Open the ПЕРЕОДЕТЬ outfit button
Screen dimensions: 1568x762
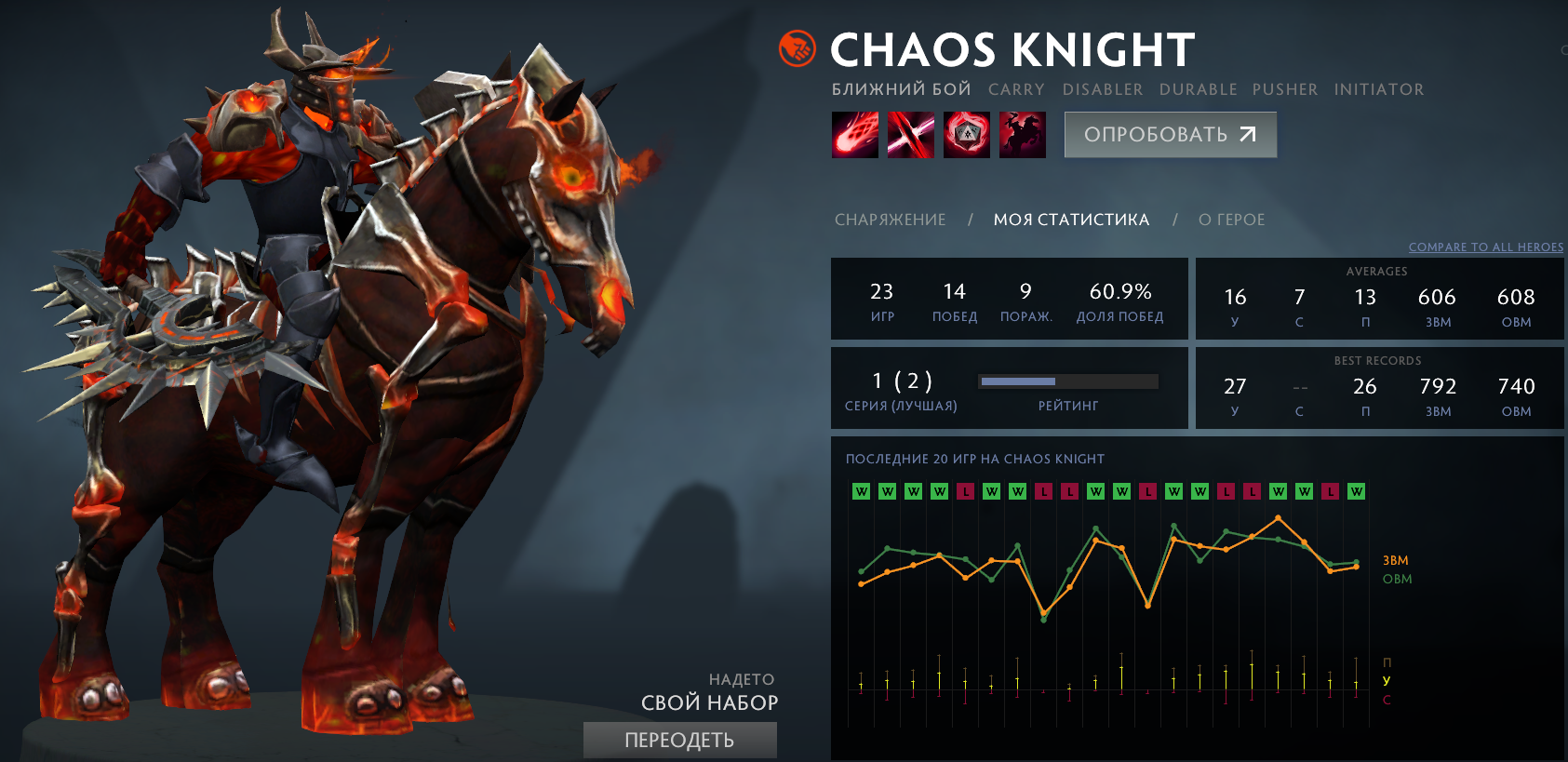[679, 740]
